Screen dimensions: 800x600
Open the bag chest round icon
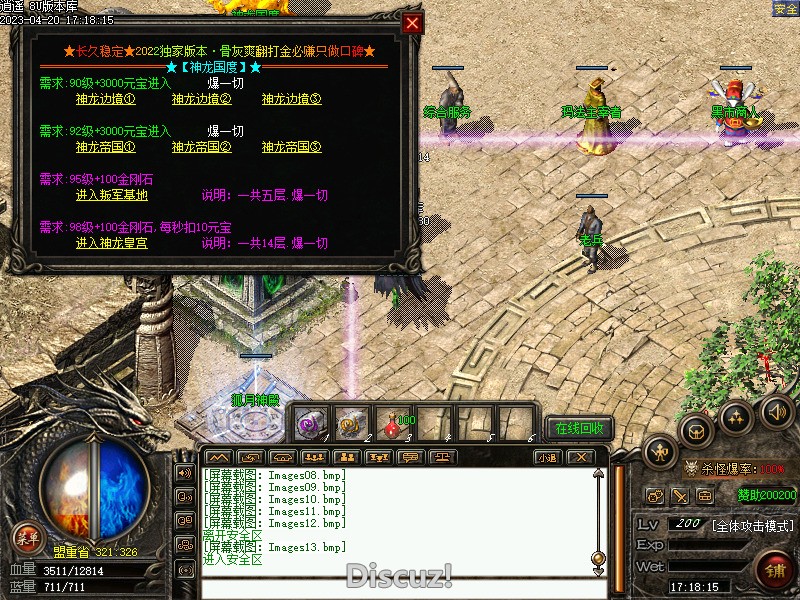click(695, 430)
